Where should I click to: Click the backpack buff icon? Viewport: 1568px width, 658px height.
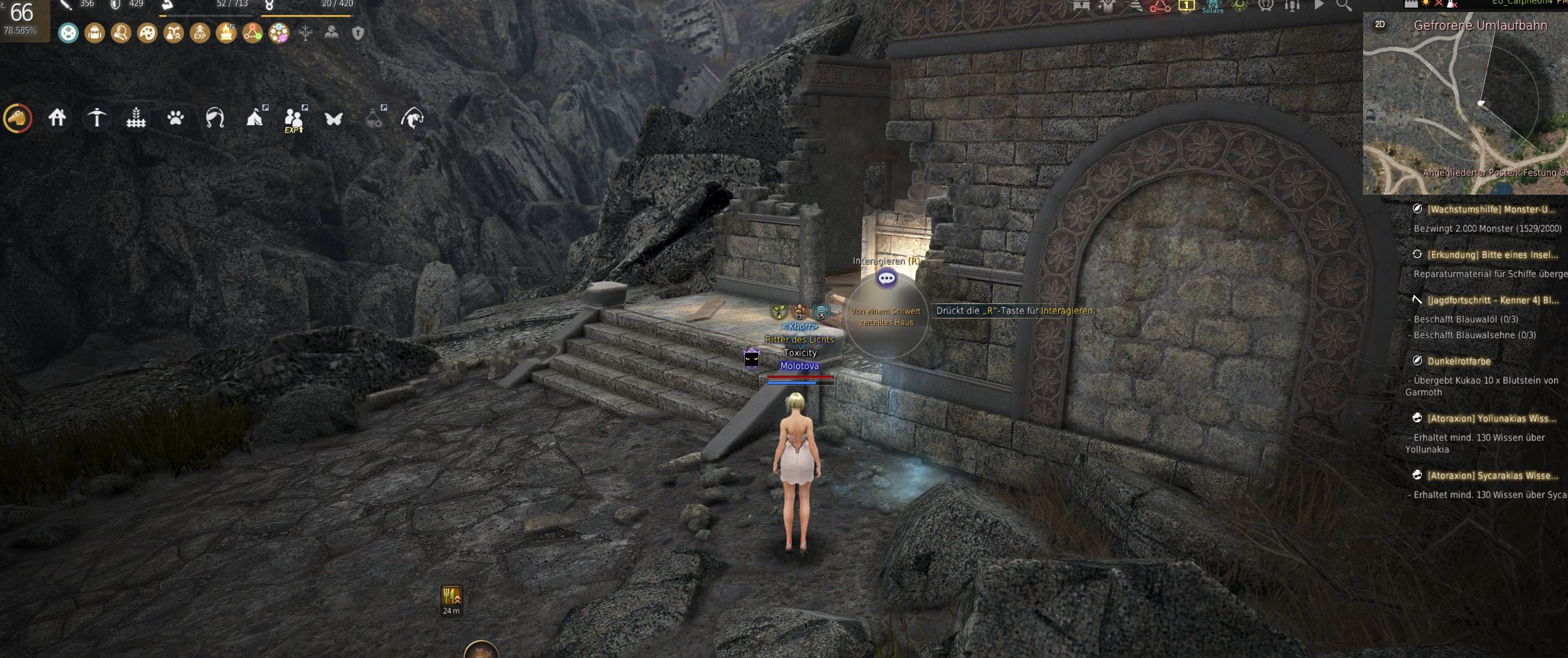95,33
